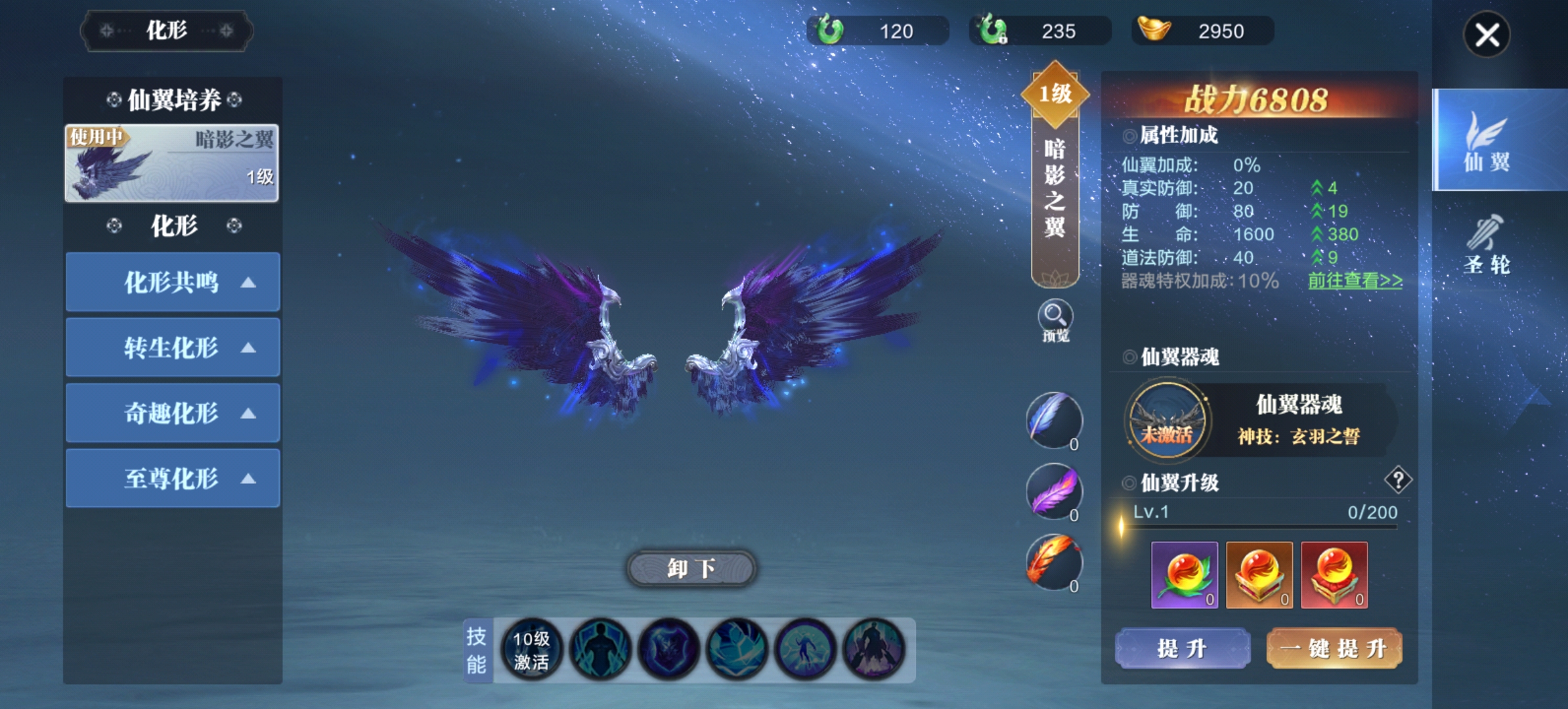Click the 卸下 unequip button
Screen dimensions: 1568x709
691,569
